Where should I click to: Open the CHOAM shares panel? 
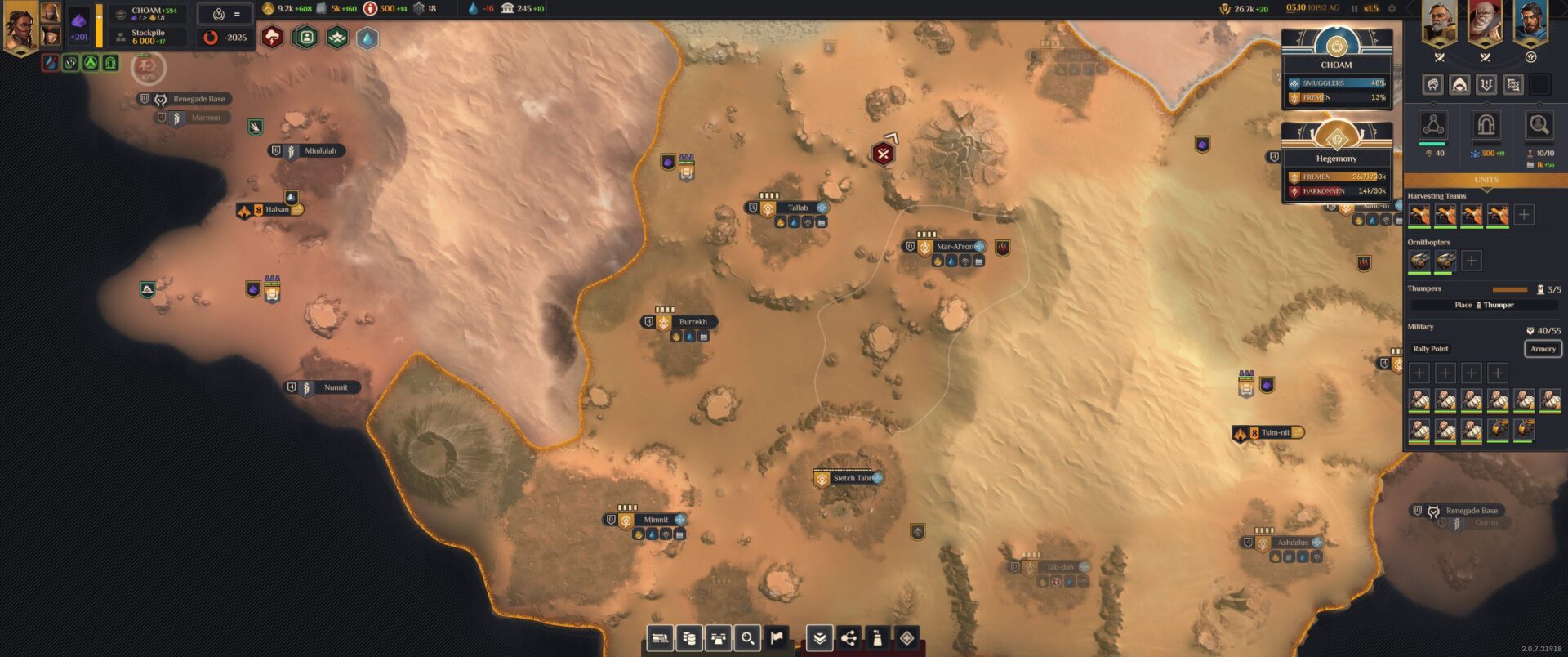1336,64
